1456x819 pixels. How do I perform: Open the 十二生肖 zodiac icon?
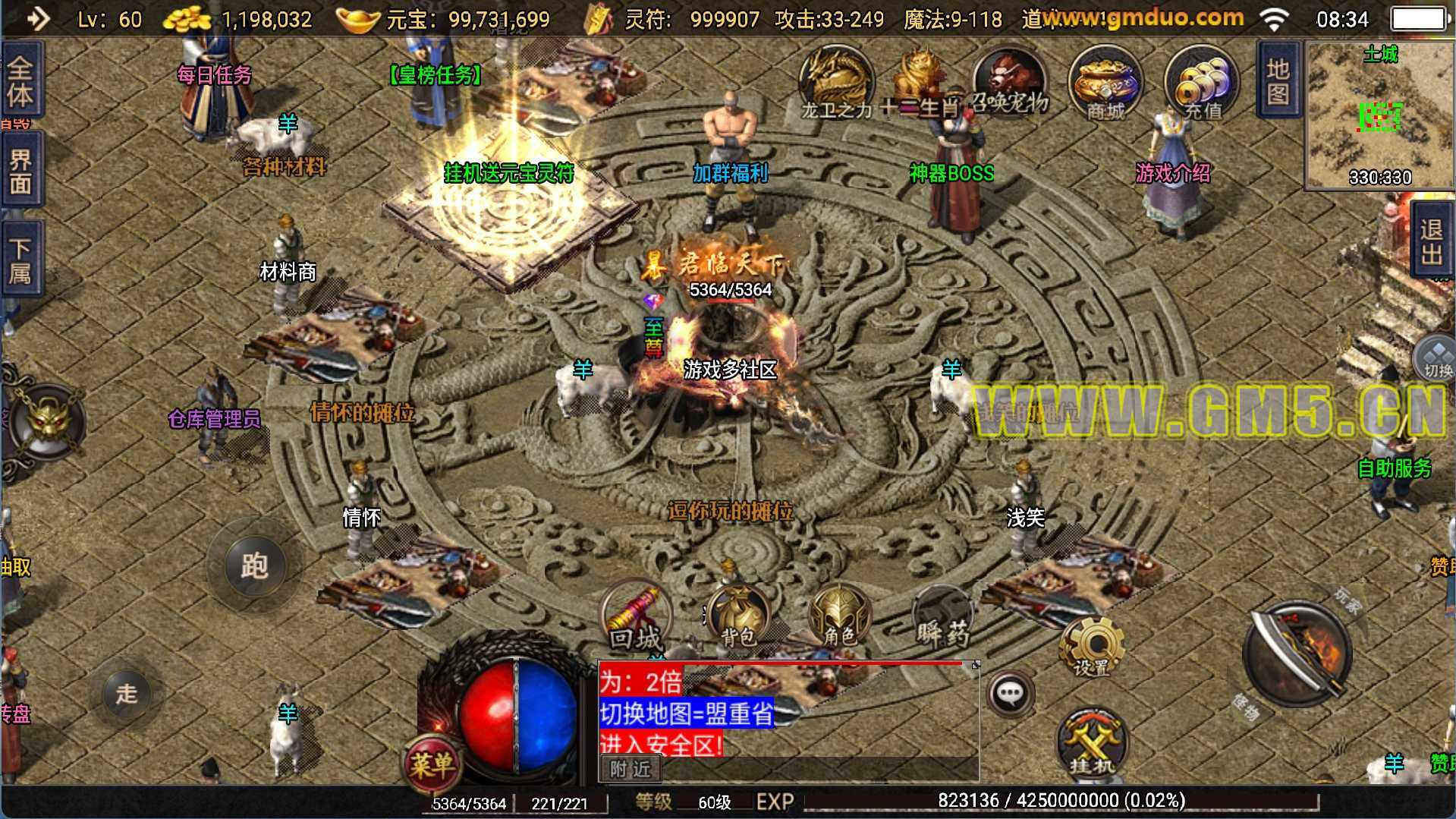coord(920,83)
